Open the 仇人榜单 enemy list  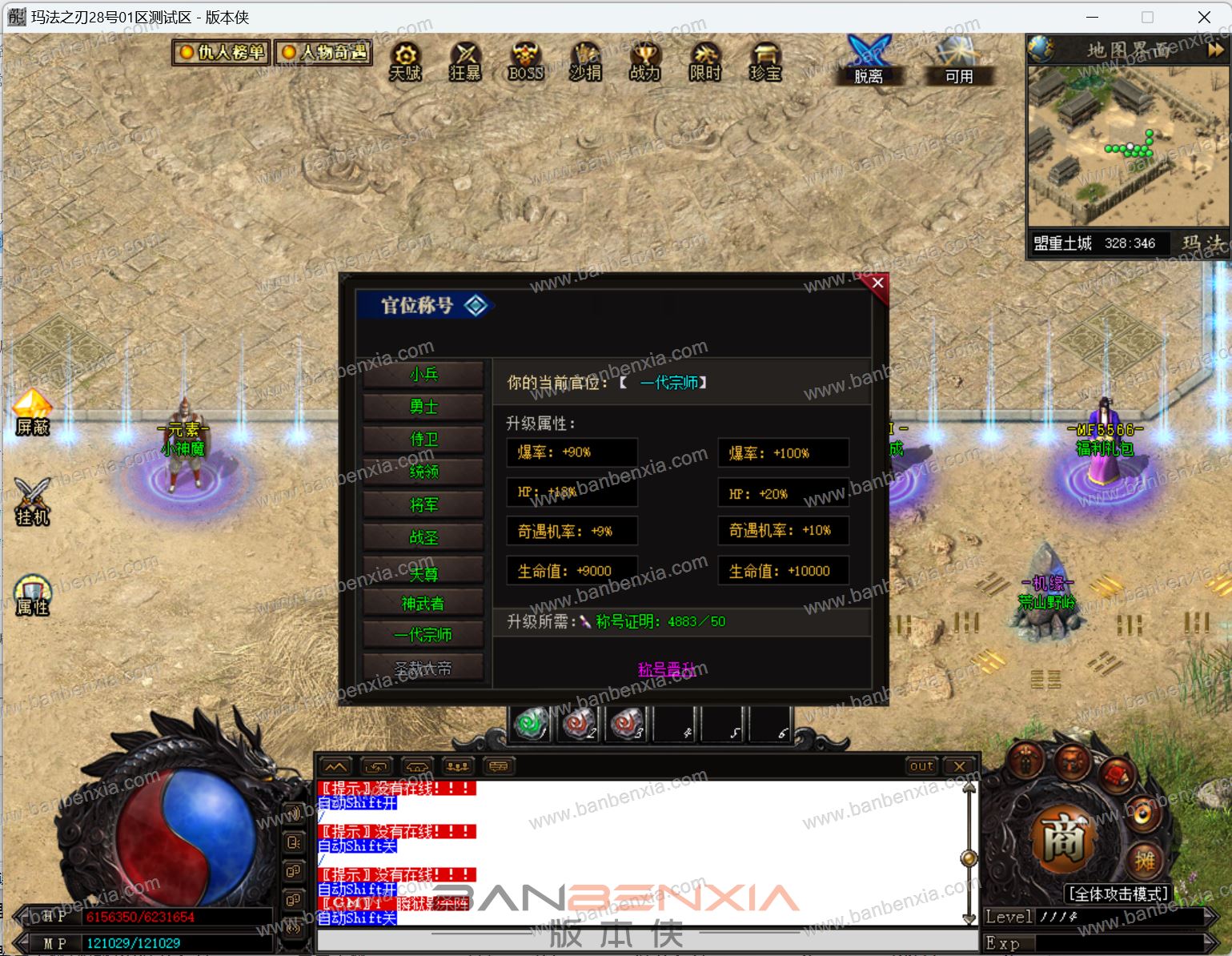tap(222, 53)
